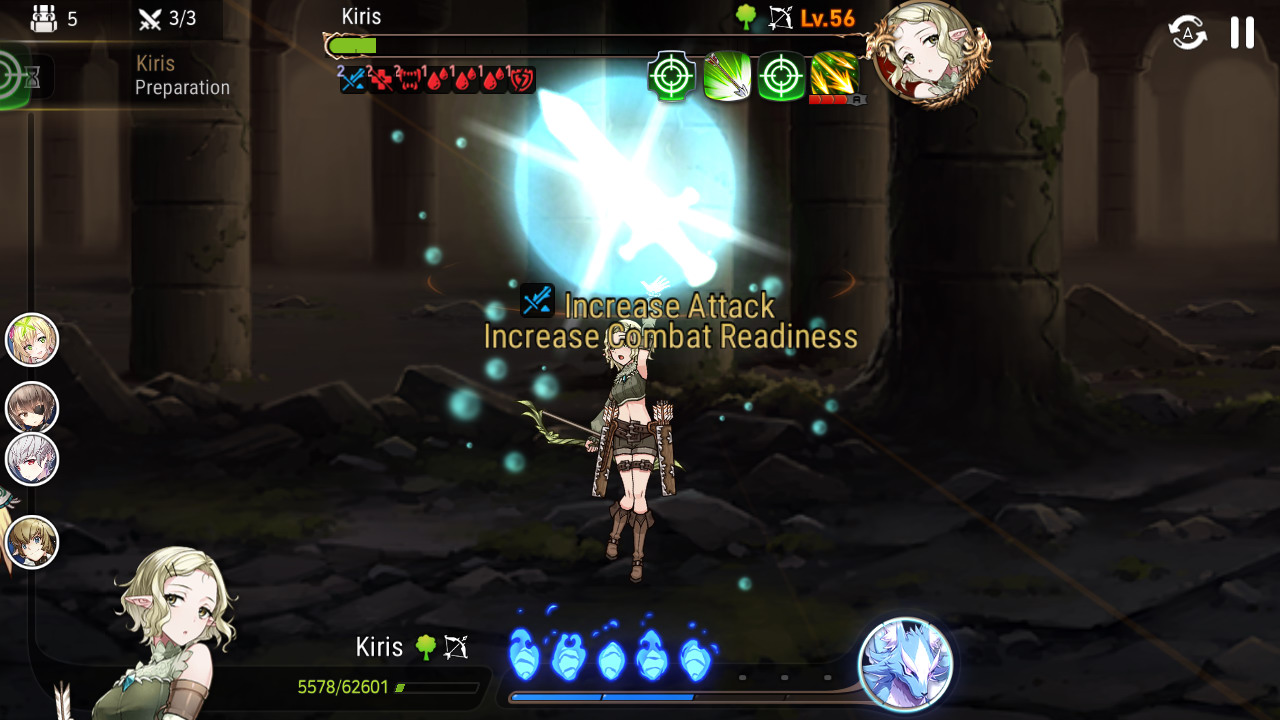
Task: View the crossed swords stage counter
Action: pyautogui.click(x=168, y=18)
